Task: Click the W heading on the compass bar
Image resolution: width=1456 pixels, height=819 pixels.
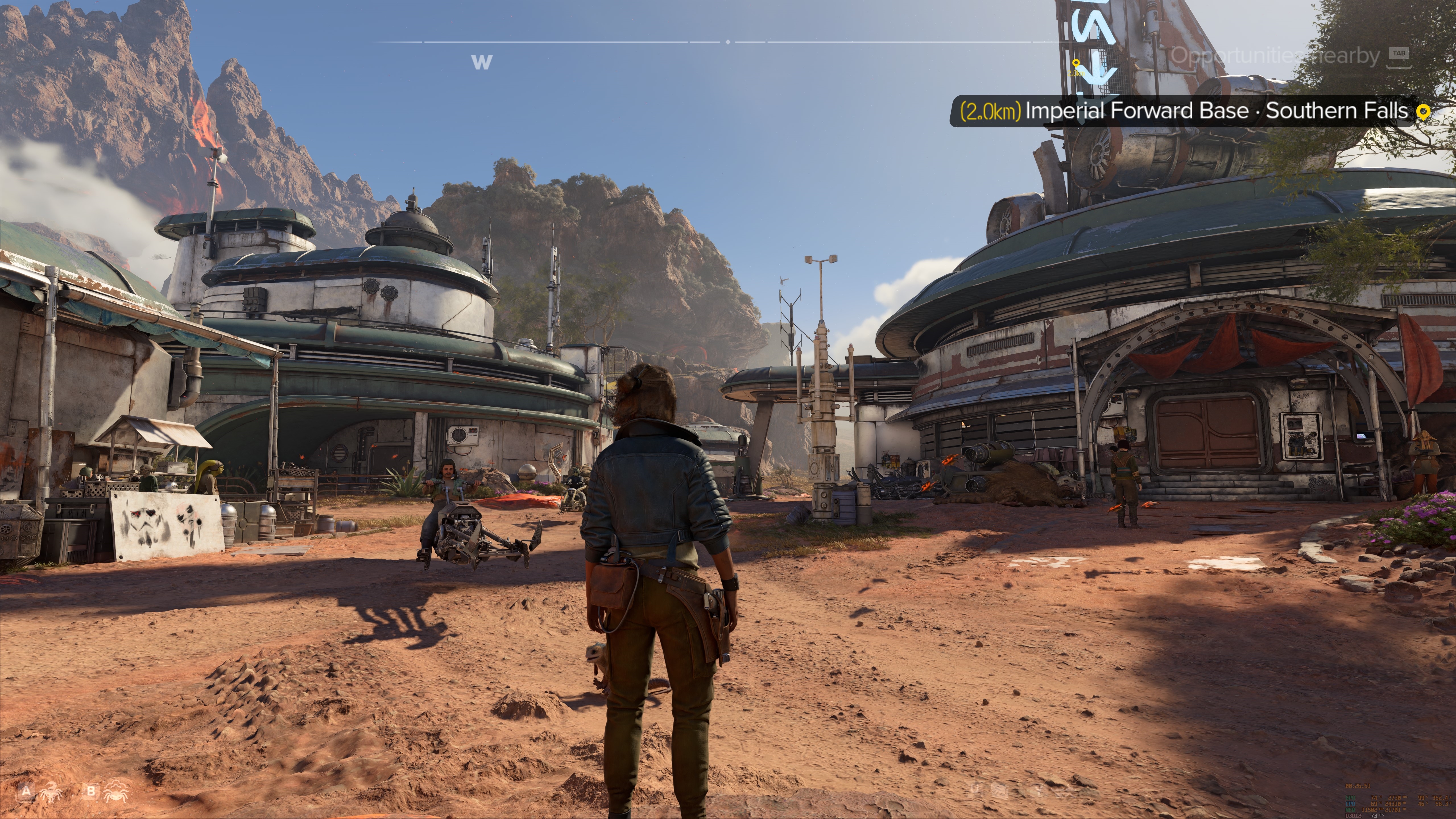Action: [x=481, y=62]
